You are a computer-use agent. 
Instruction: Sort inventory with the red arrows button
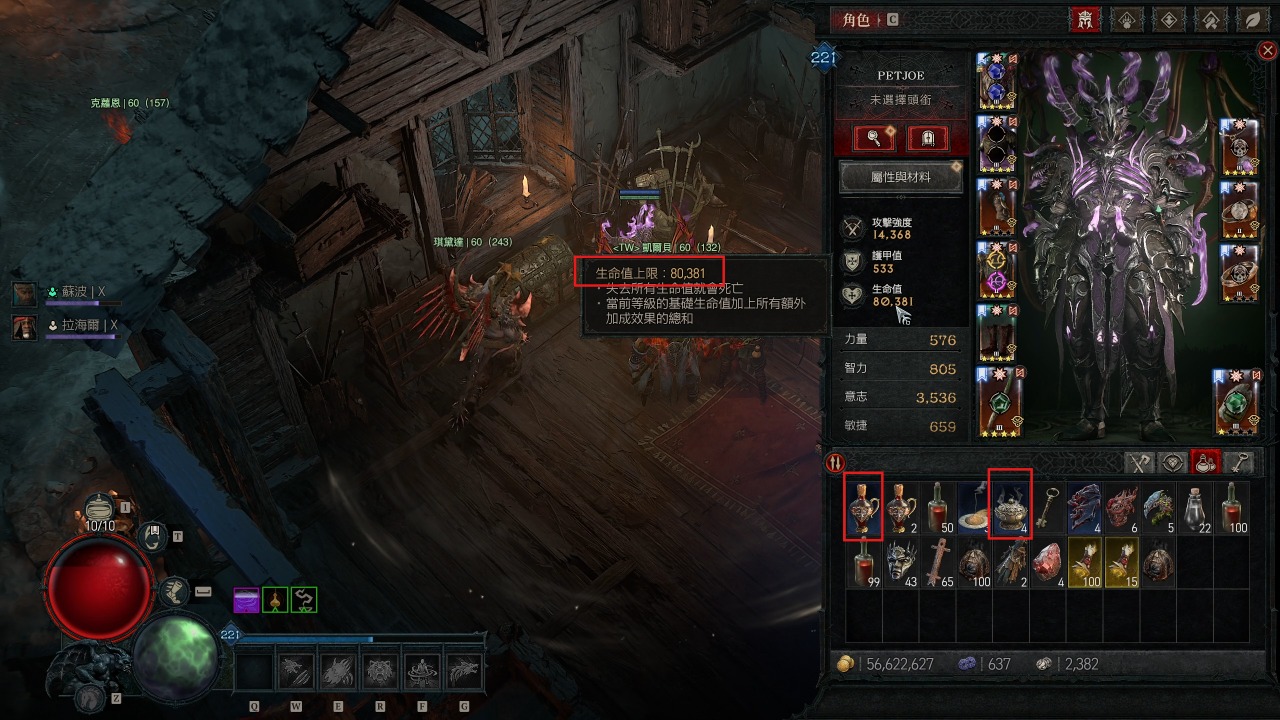point(835,463)
